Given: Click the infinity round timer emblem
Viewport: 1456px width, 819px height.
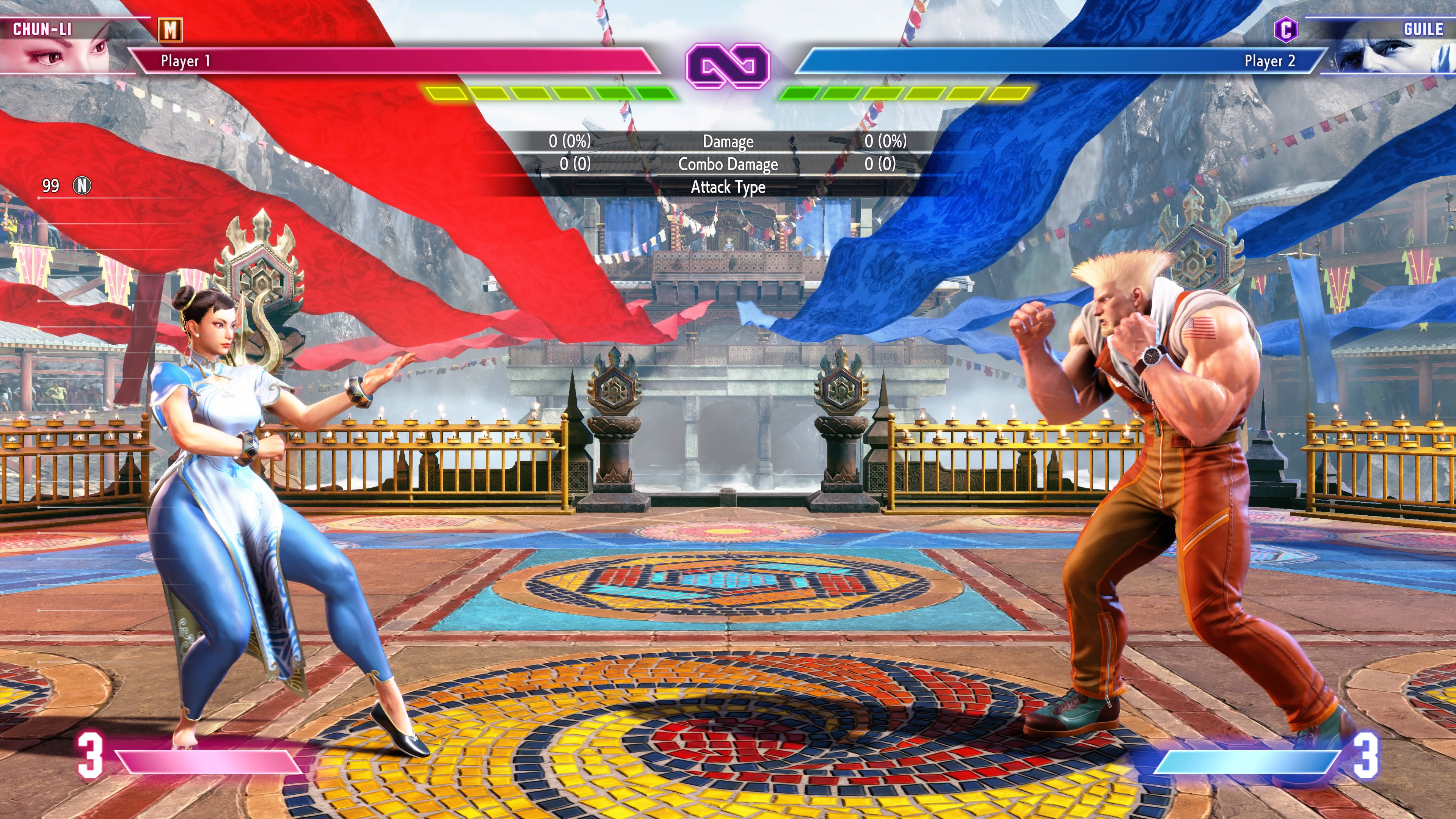Looking at the screenshot, I should pos(728,66).
